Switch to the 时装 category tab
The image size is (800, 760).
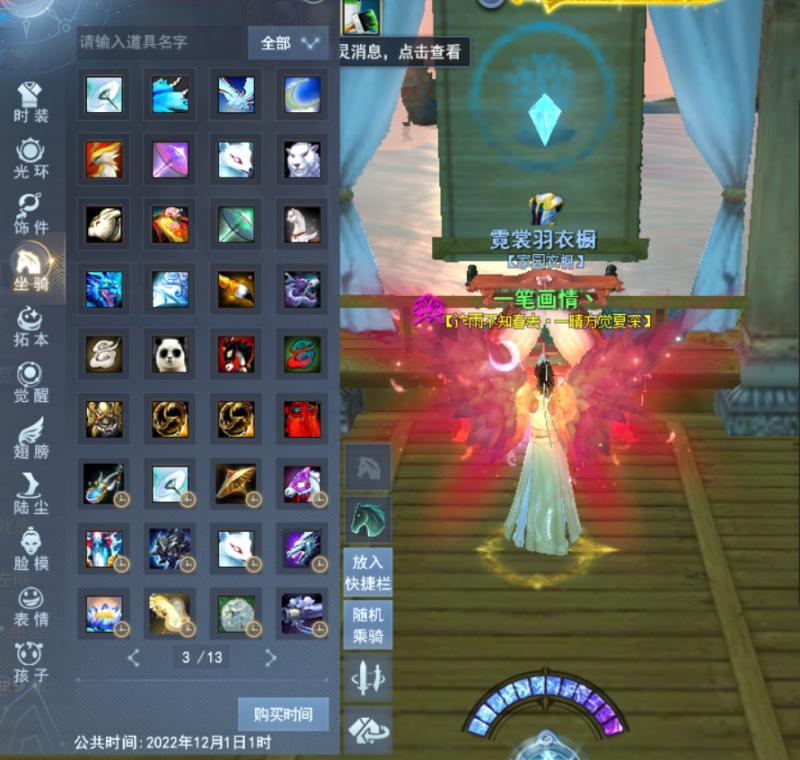point(31,101)
